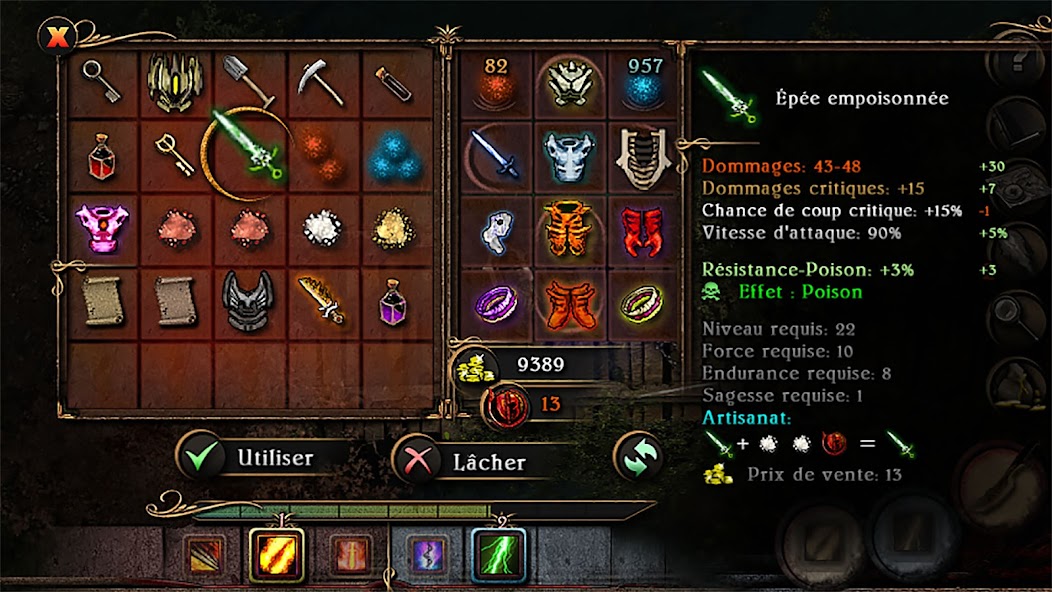Select the equipped blue sword slot
This screenshot has height=592, width=1052.
coord(495,157)
